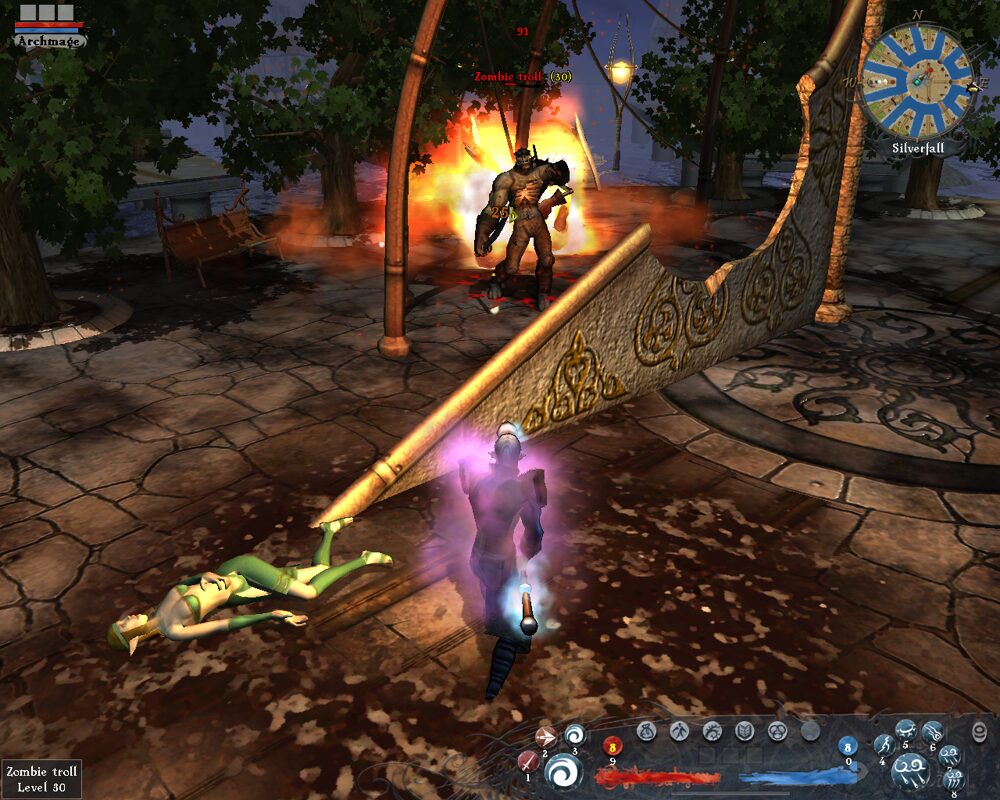The height and width of the screenshot is (800, 1000).
Task: Cast the comet spell in slot 6
Action: [x=932, y=732]
